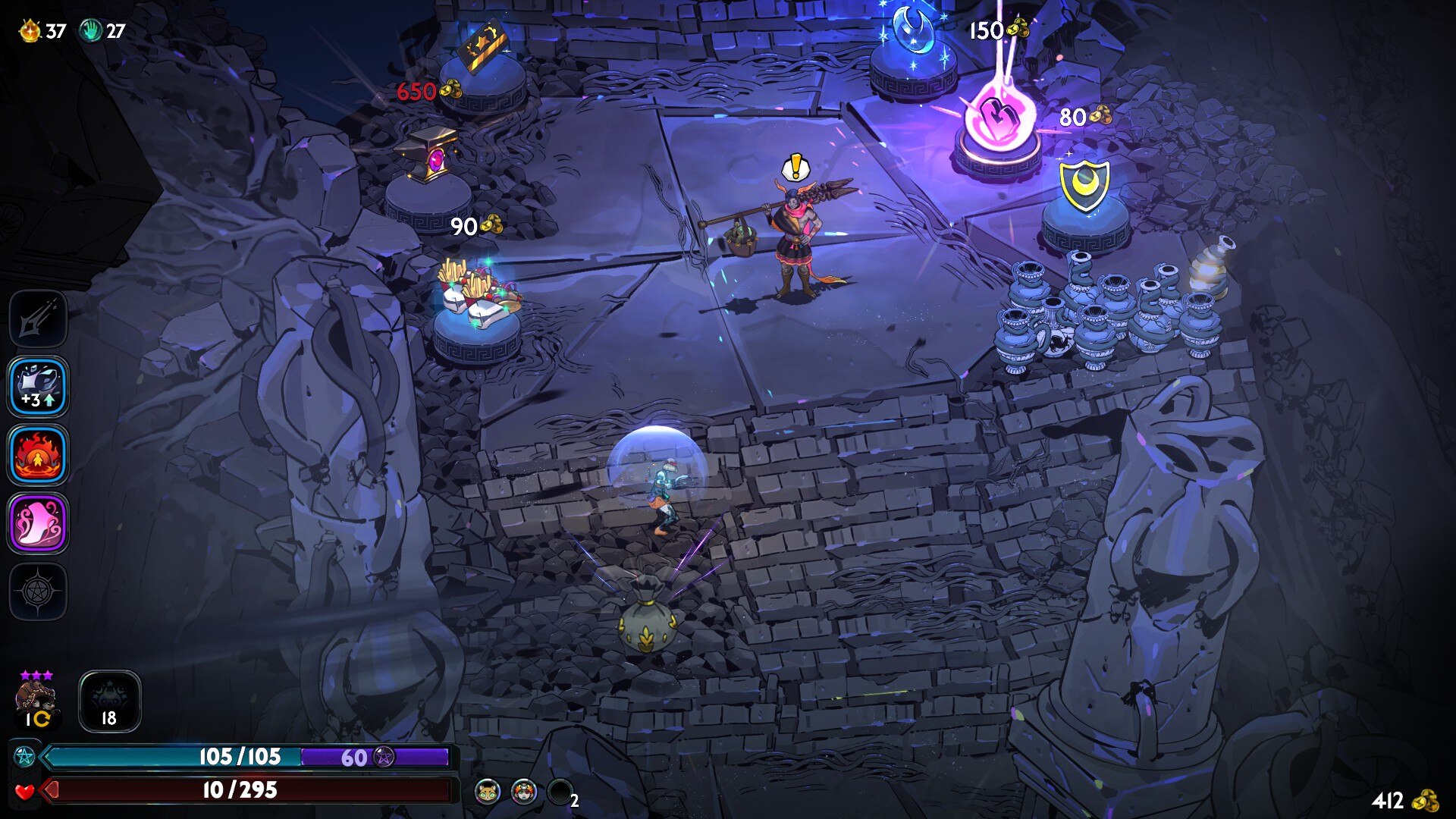The width and height of the screenshot is (1456, 819).
Task: Select the cat familiar portrait icon
Action: (x=488, y=792)
